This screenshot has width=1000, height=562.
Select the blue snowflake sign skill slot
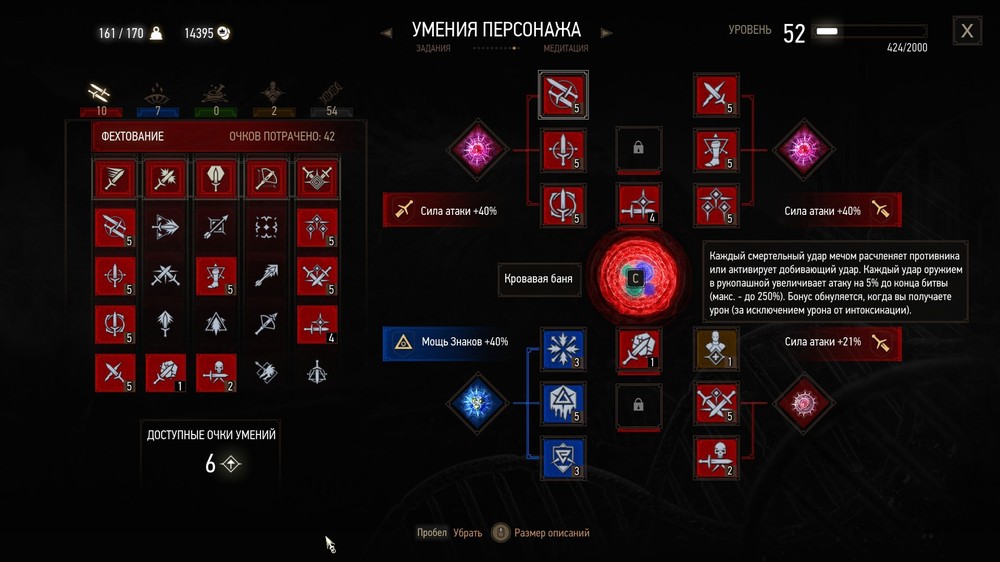click(561, 347)
